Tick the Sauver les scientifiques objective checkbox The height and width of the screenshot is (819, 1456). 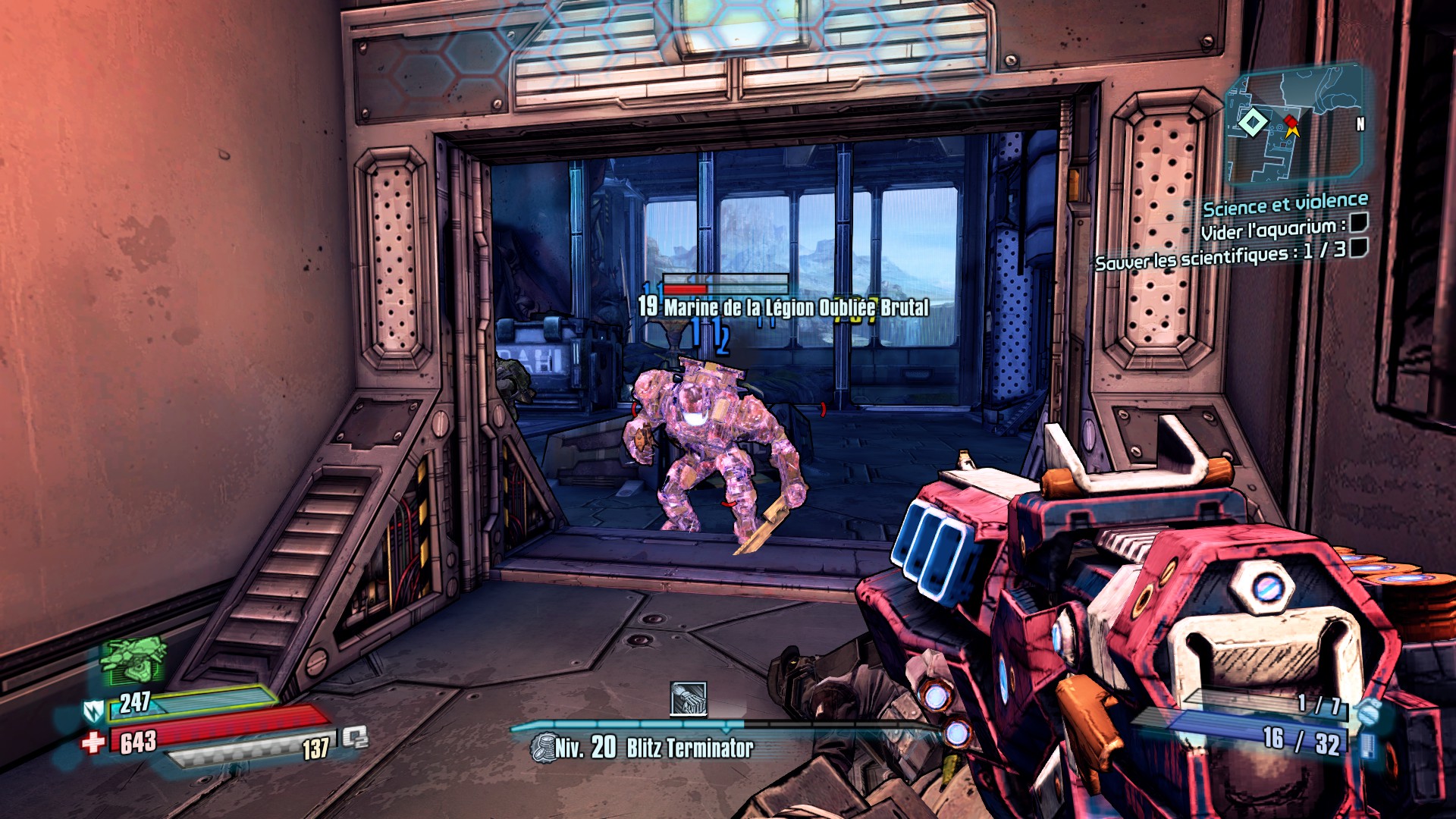coord(1358,247)
